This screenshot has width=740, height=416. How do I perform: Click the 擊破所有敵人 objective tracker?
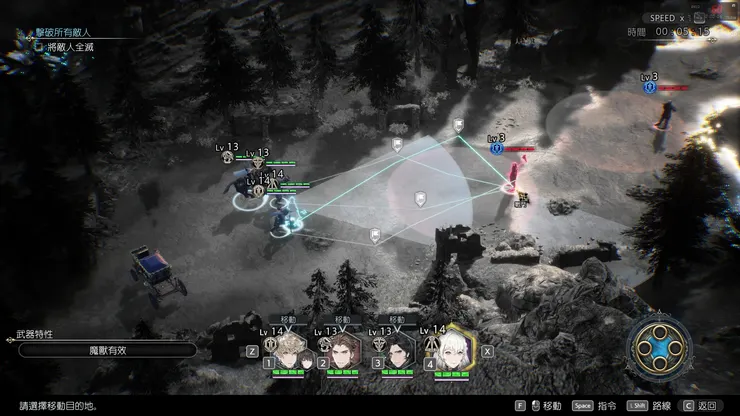tap(71, 32)
